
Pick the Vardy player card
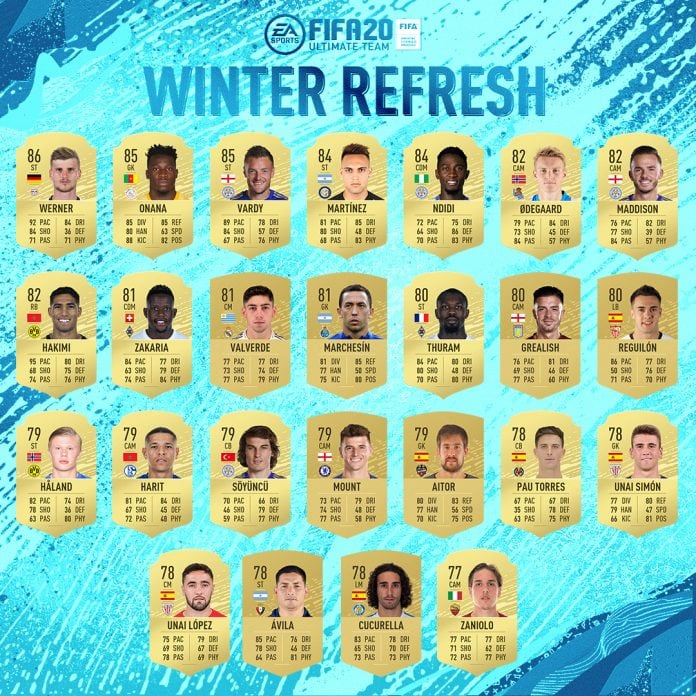[250, 195]
